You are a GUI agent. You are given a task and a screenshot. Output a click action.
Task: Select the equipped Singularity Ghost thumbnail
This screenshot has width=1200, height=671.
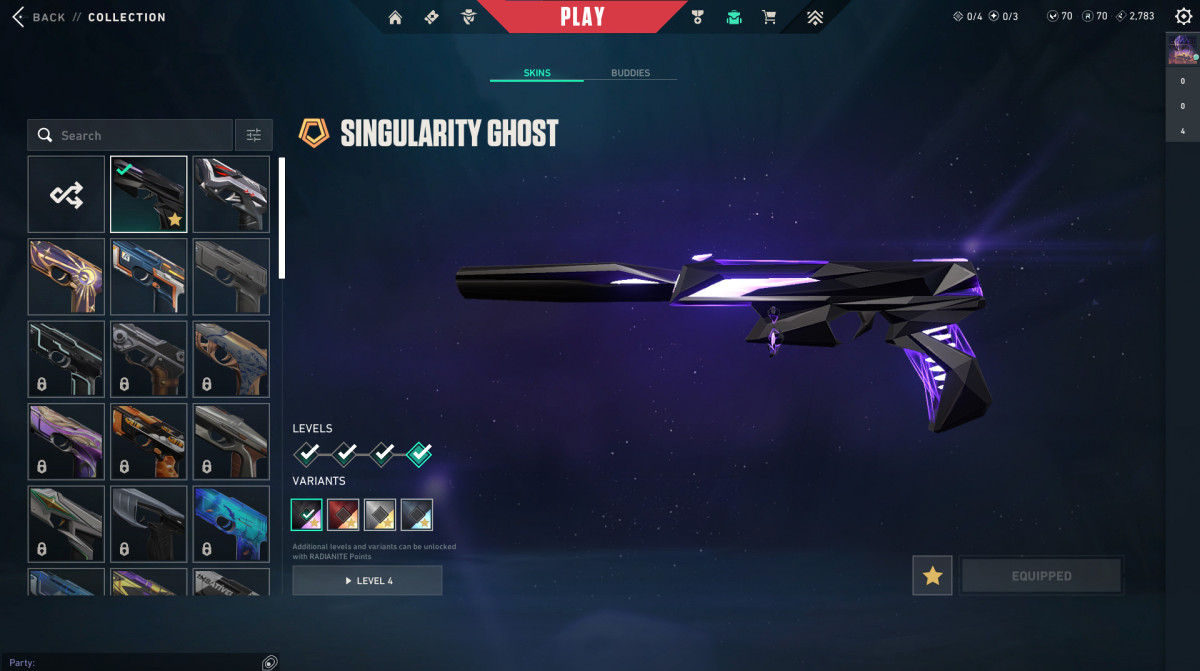148,195
